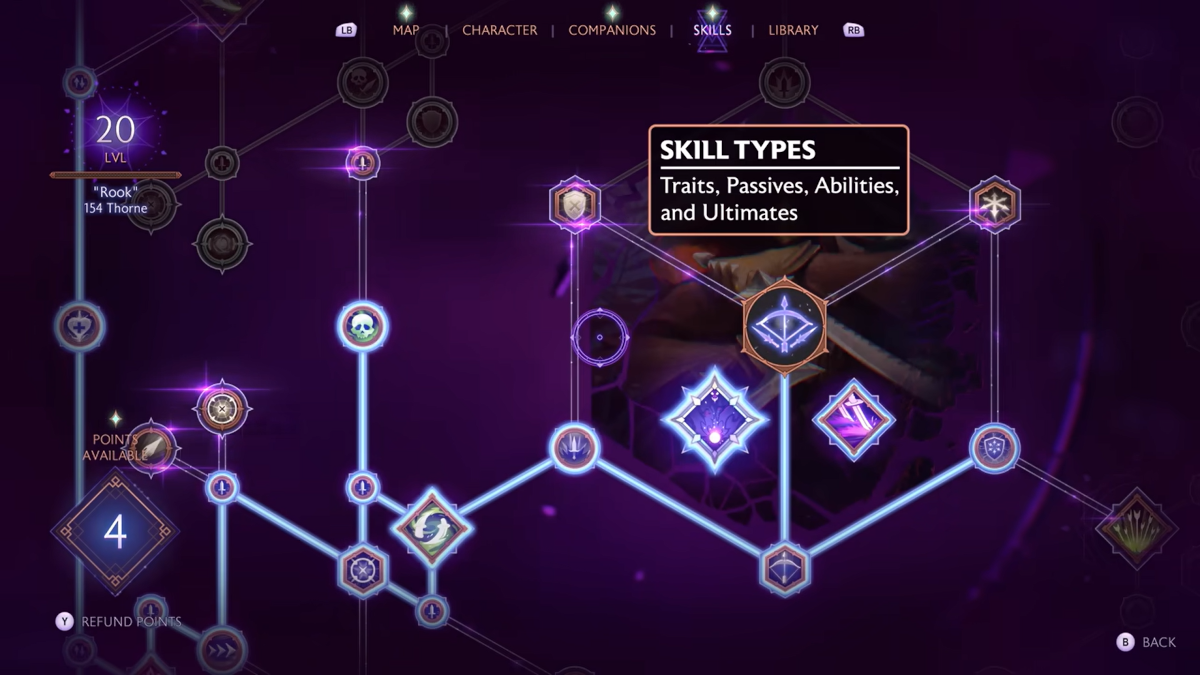Select the green swirl diamond ability node

point(431,528)
